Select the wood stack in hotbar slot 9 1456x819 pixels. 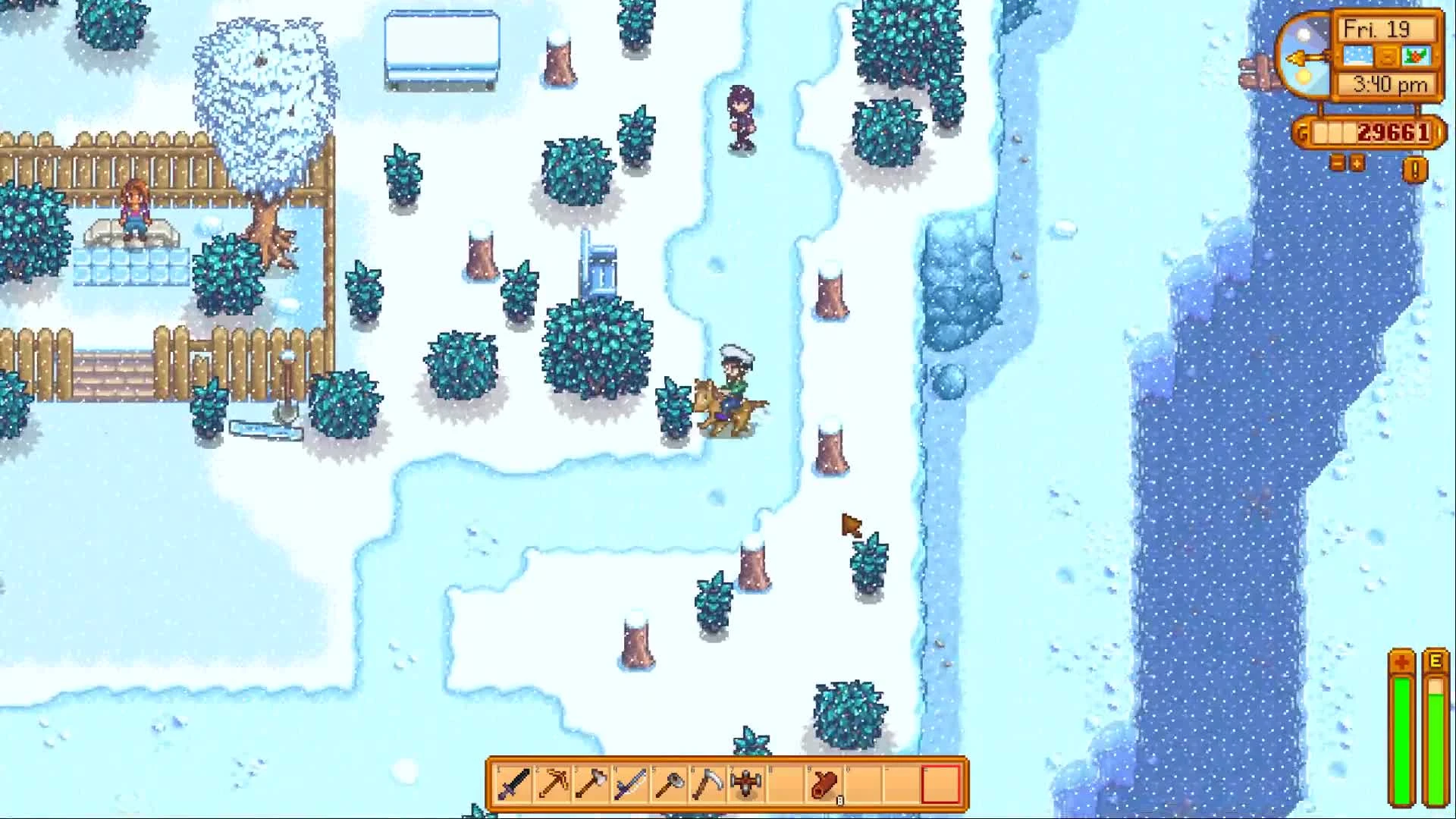click(x=826, y=784)
